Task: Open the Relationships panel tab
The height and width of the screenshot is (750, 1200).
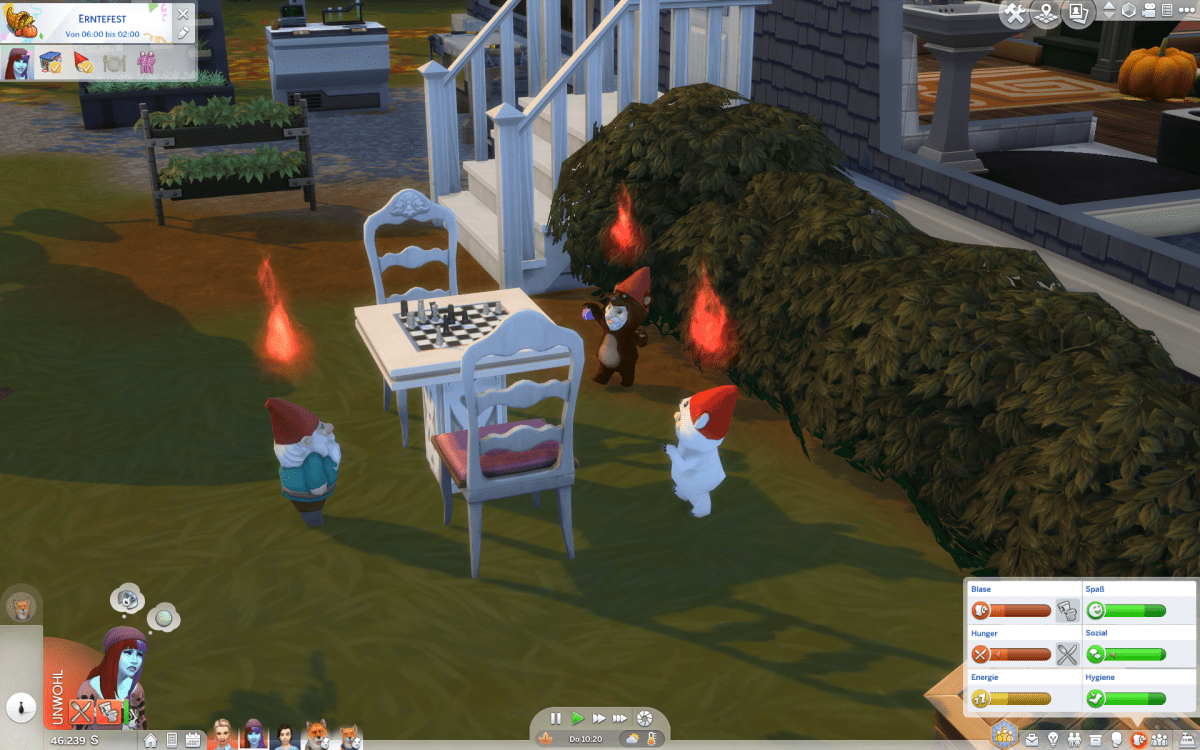Action: point(1074,741)
